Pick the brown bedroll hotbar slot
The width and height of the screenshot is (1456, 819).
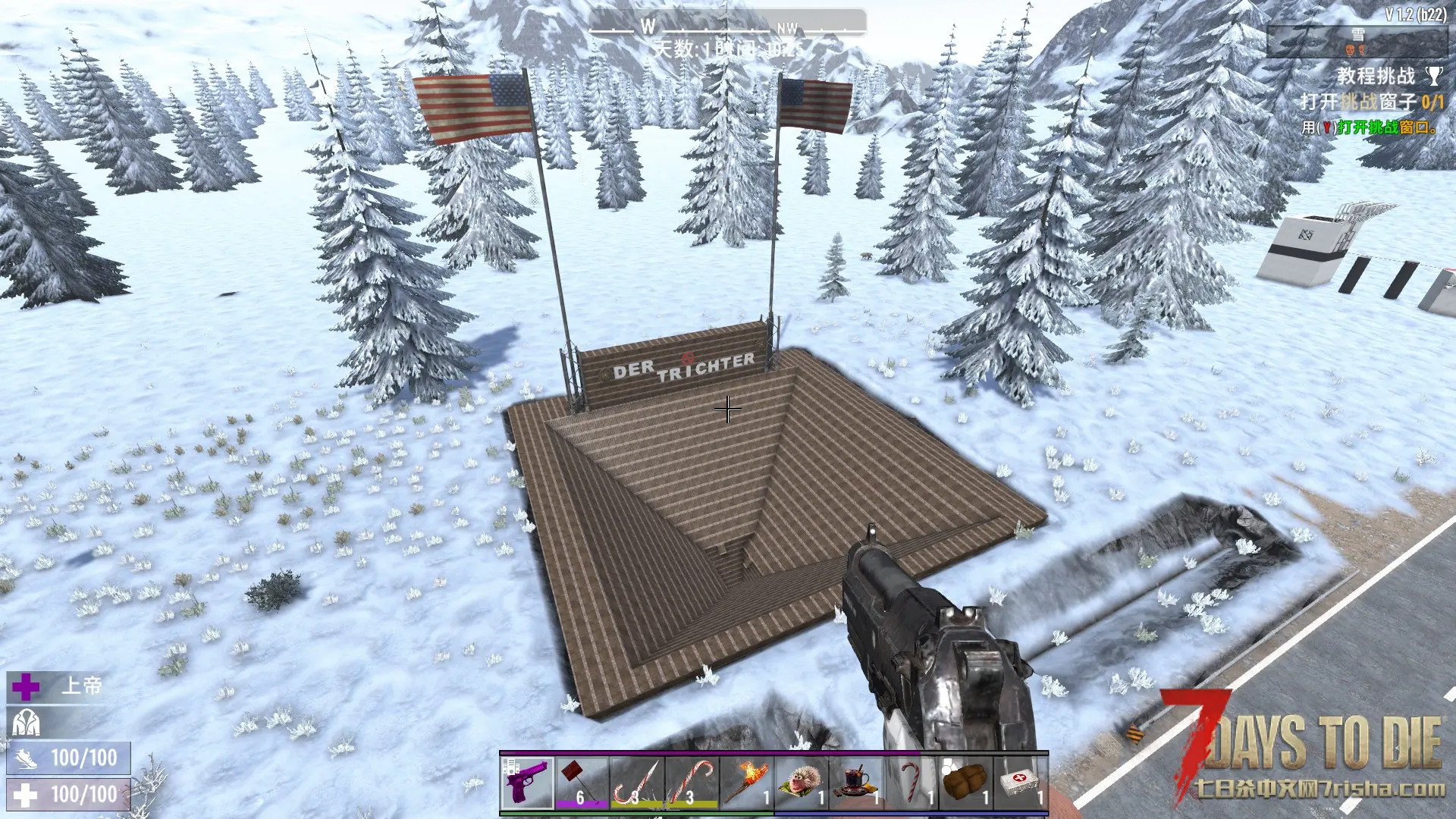[x=965, y=783]
